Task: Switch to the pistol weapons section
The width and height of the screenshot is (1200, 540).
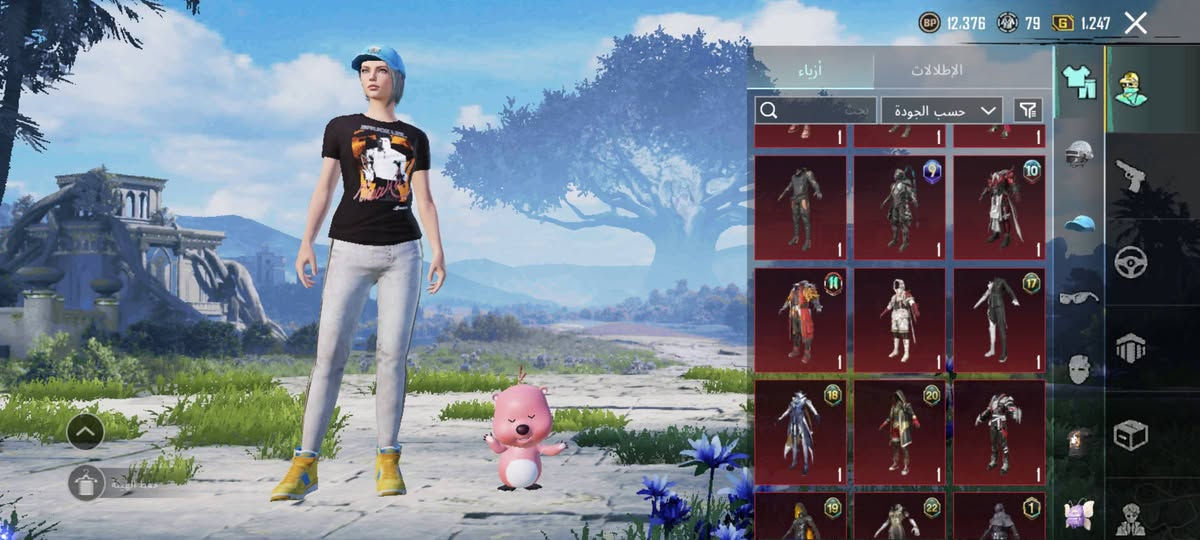Action: tap(1130, 176)
